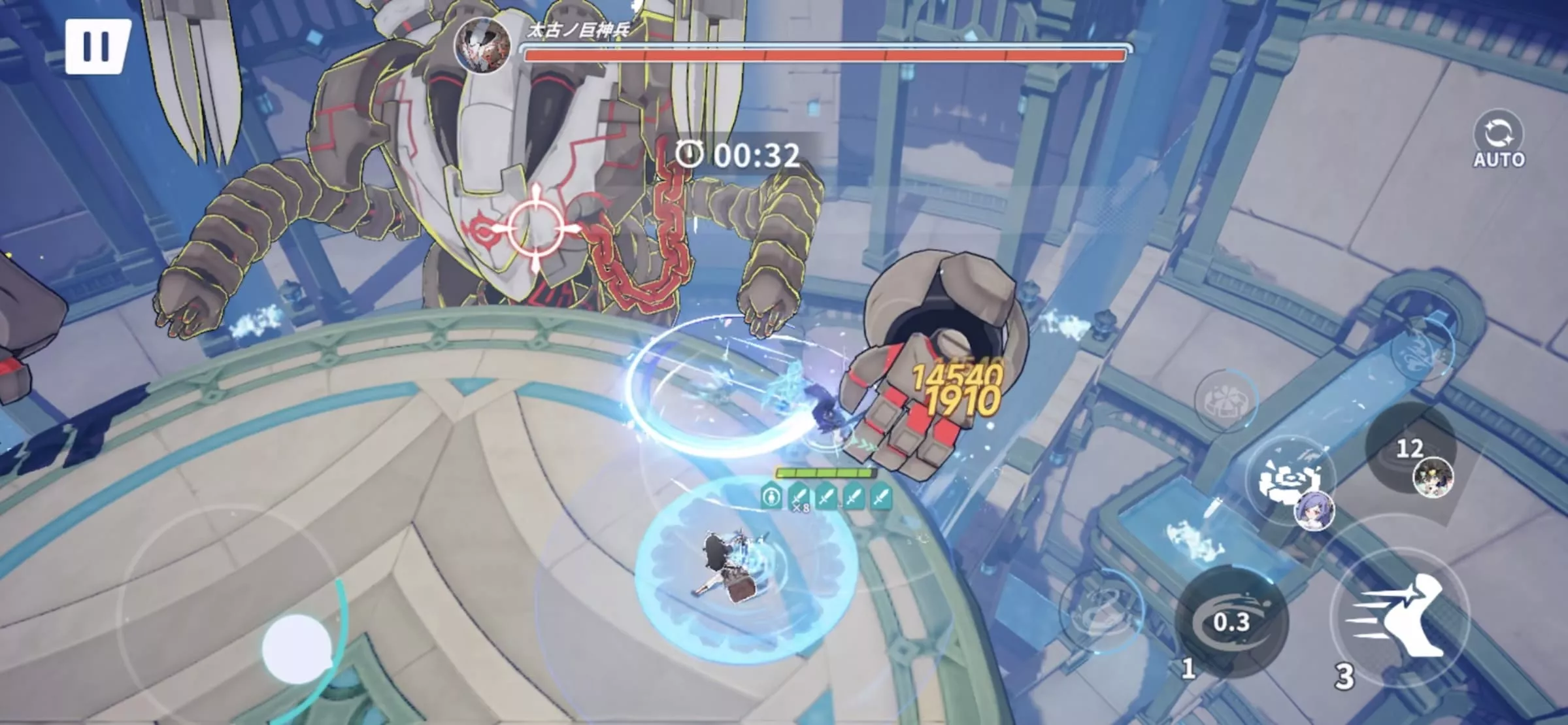Tap the pause button in the top-left corner
1568x725 pixels.
pos(99,46)
